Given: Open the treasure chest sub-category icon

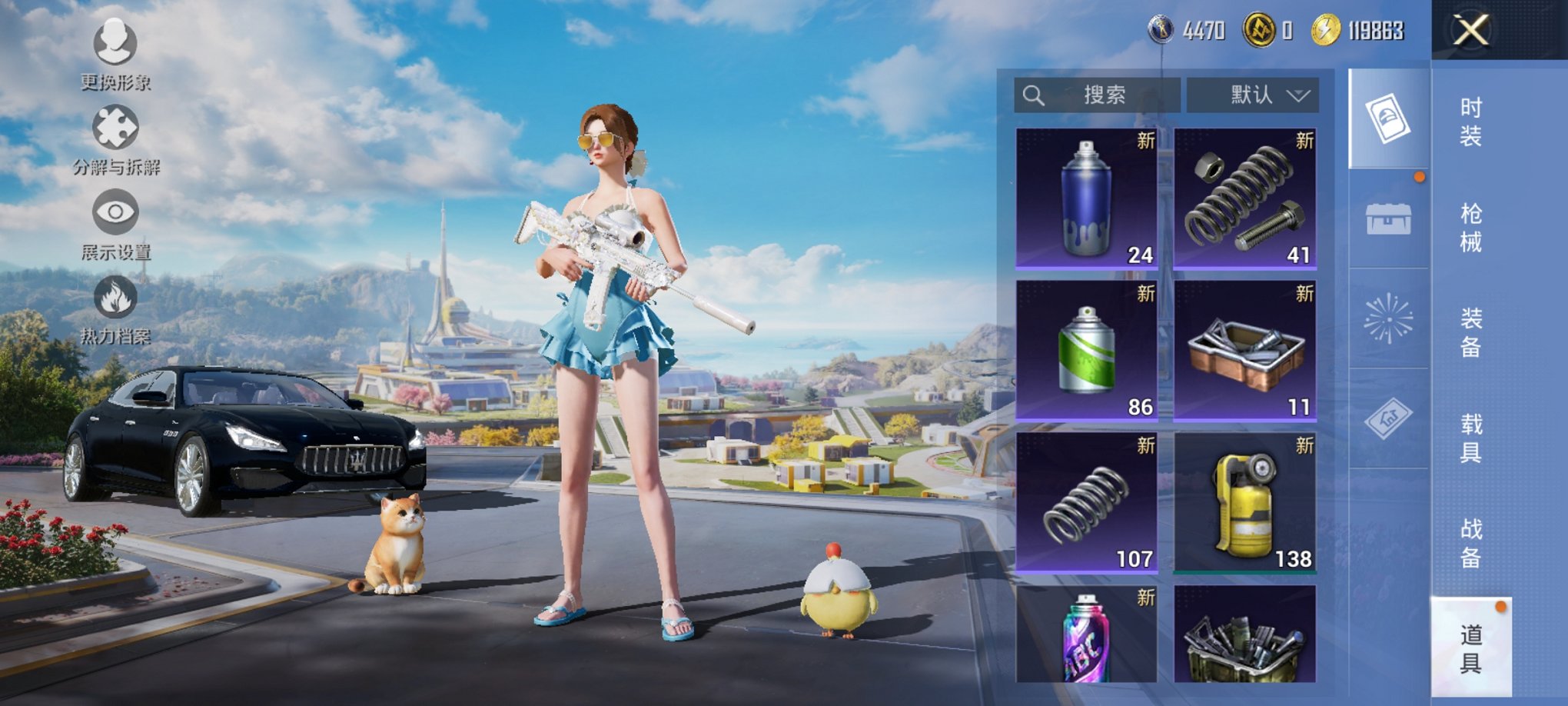Looking at the screenshot, I should pyautogui.click(x=1388, y=220).
